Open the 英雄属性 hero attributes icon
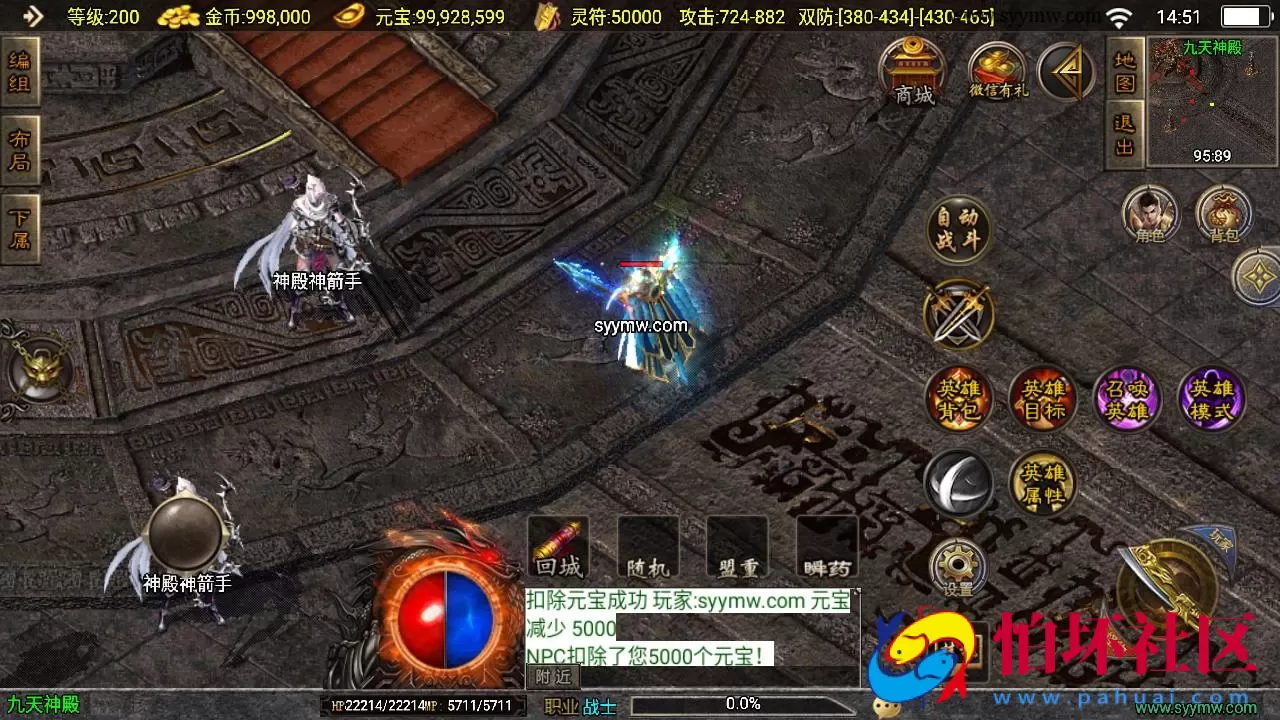 tap(1042, 484)
